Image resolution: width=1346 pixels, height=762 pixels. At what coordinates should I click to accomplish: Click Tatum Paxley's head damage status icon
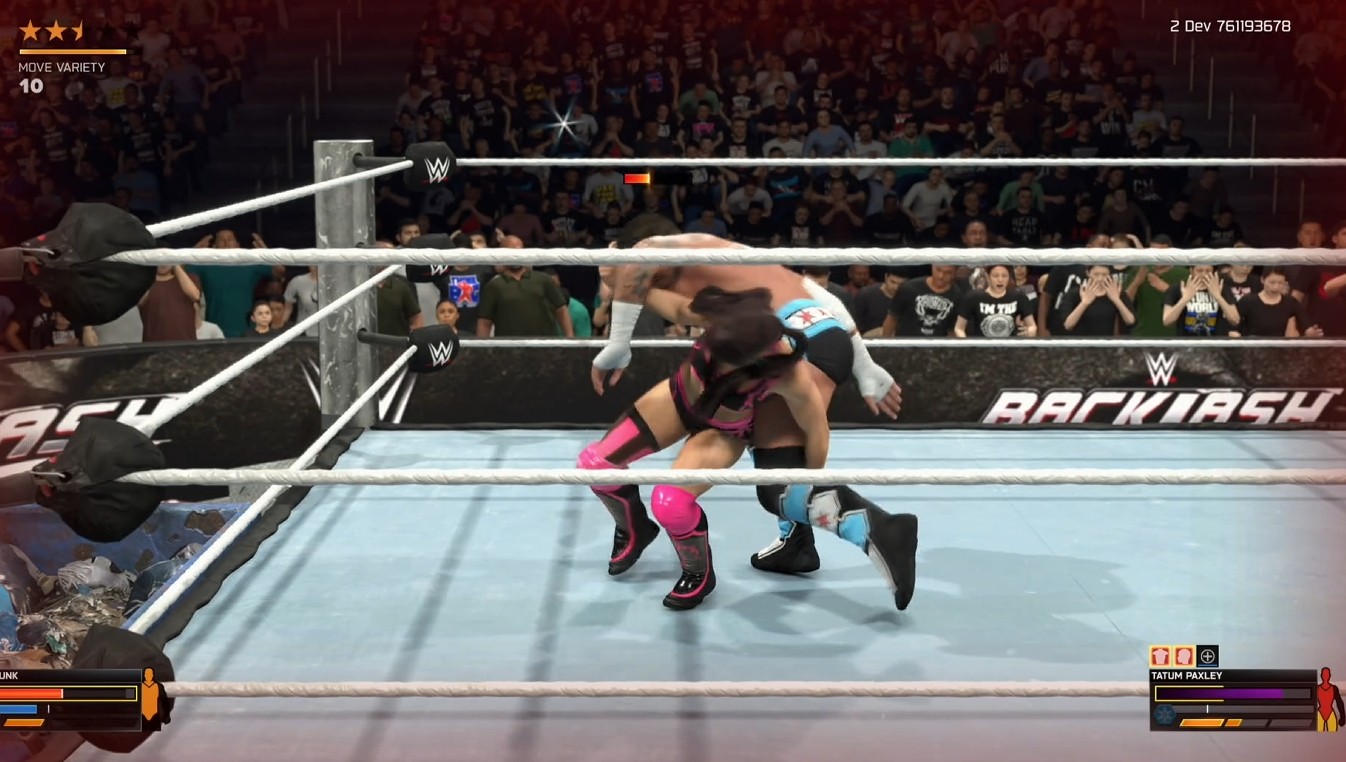point(1184,657)
